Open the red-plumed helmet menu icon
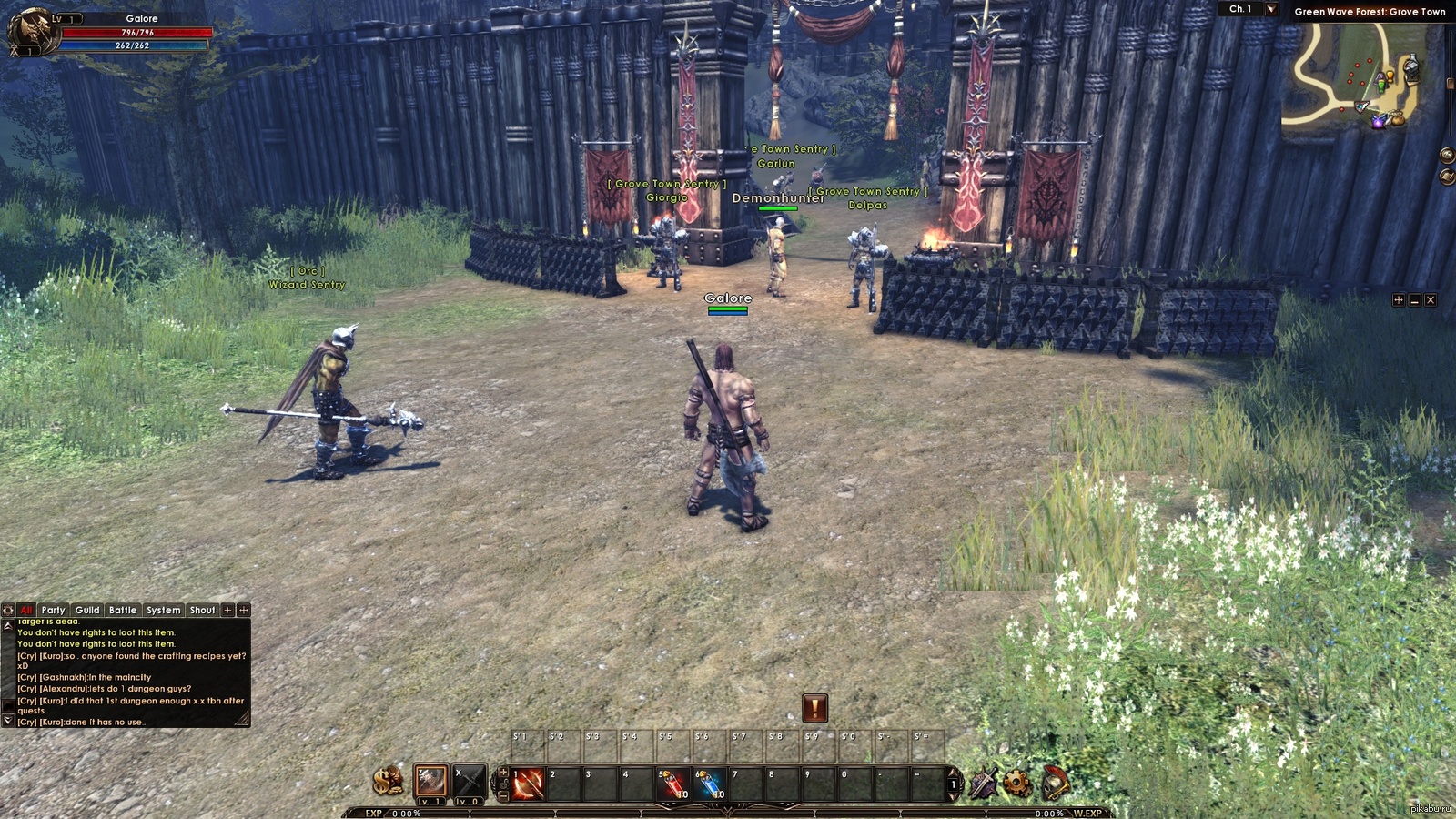This screenshot has height=819, width=1456. click(x=1054, y=782)
